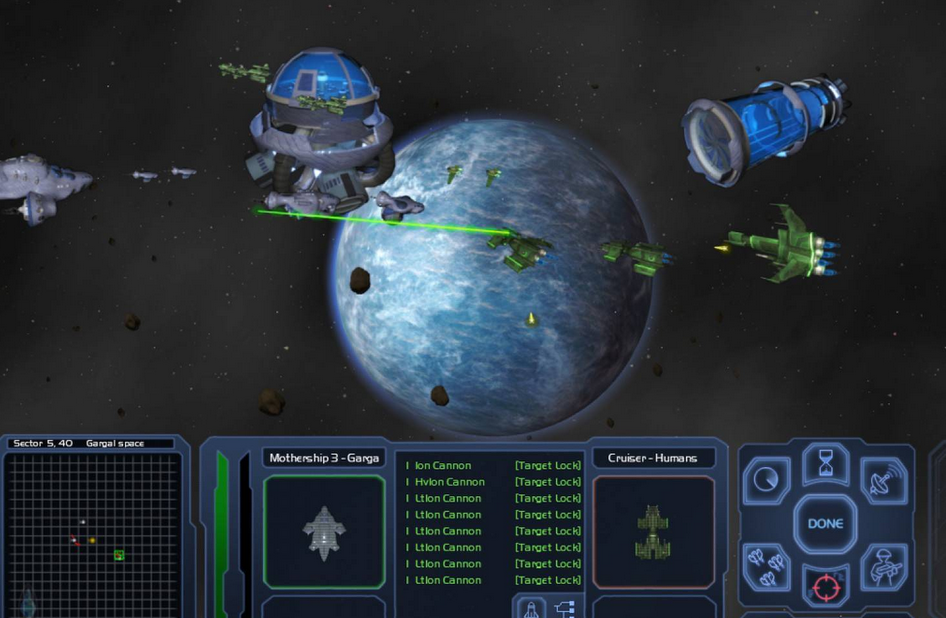Select the Mothership 3 portrait panel
The image size is (946, 618).
coord(324,532)
